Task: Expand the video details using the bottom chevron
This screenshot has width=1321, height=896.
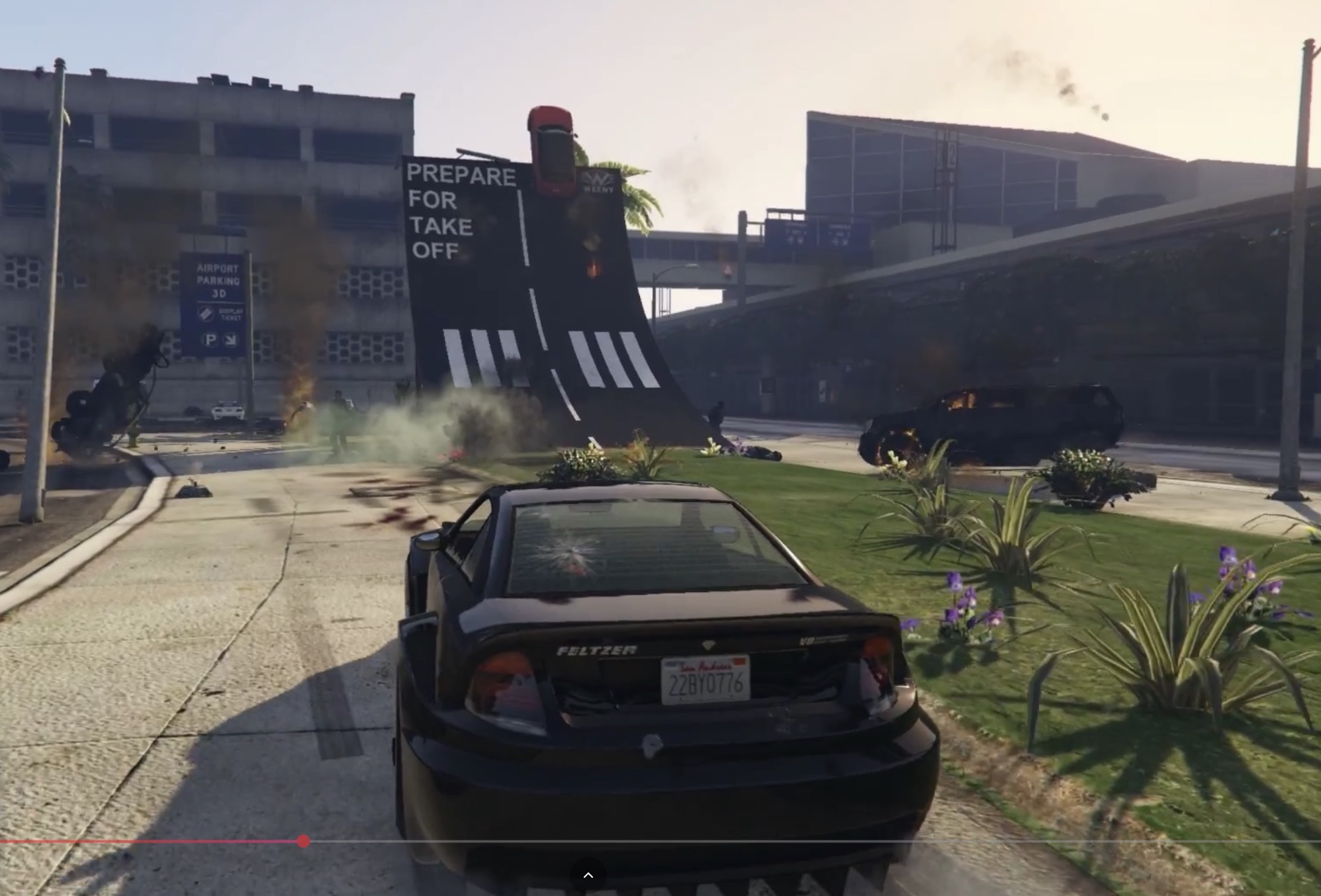Action: pos(588,875)
